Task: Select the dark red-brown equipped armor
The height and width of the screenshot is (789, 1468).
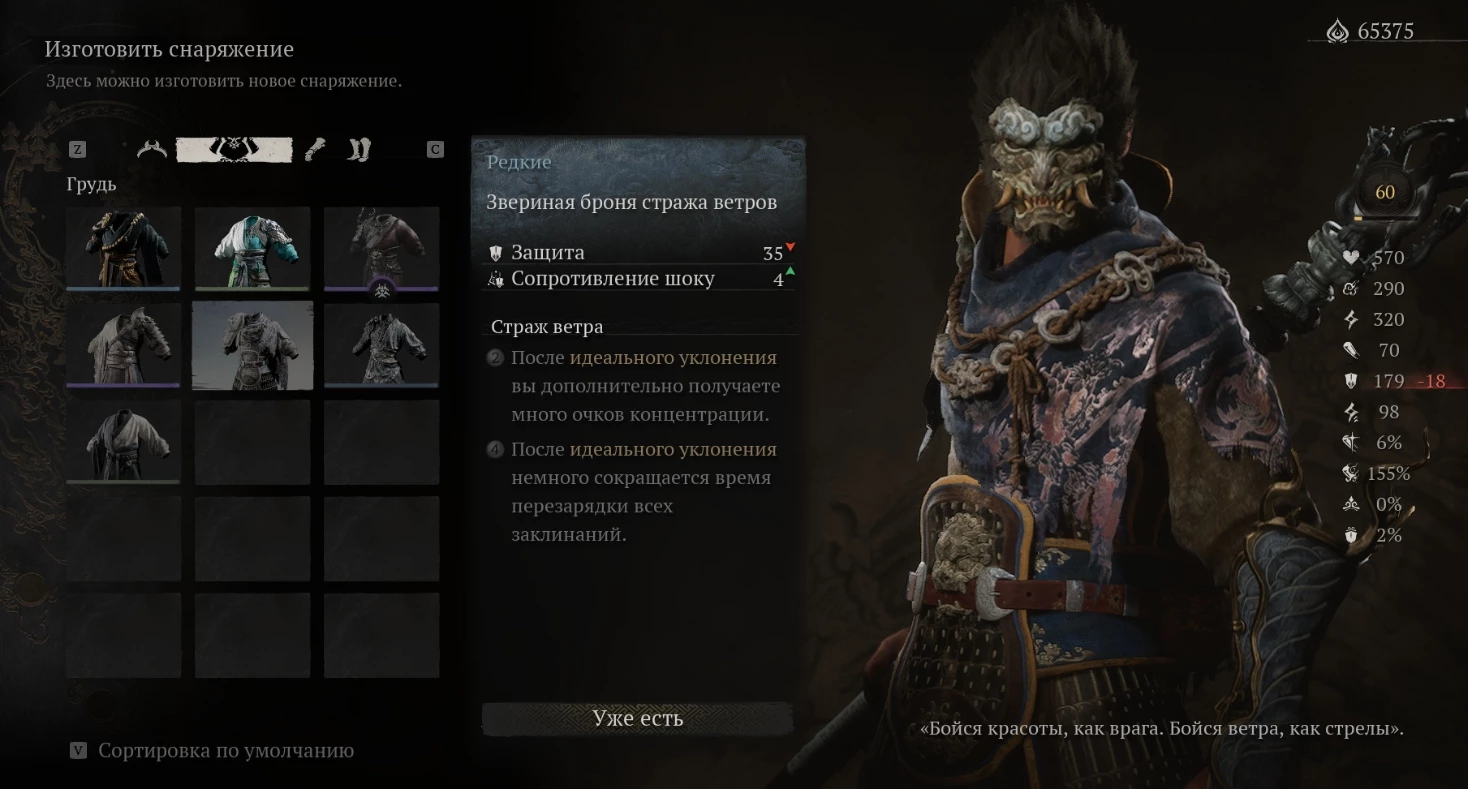Action: tap(381, 248)
